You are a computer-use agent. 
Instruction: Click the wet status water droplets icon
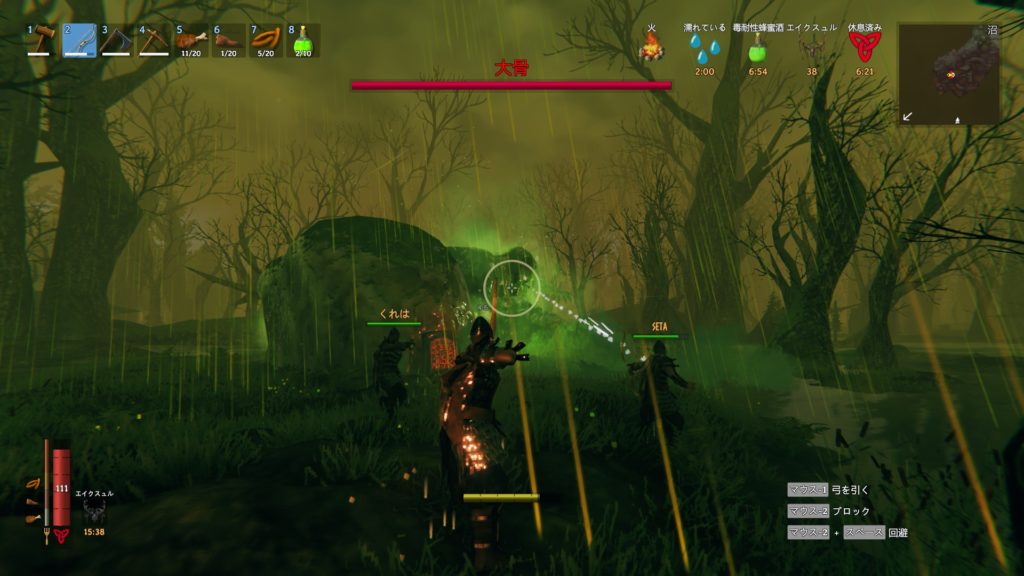[x=704, y=47]
